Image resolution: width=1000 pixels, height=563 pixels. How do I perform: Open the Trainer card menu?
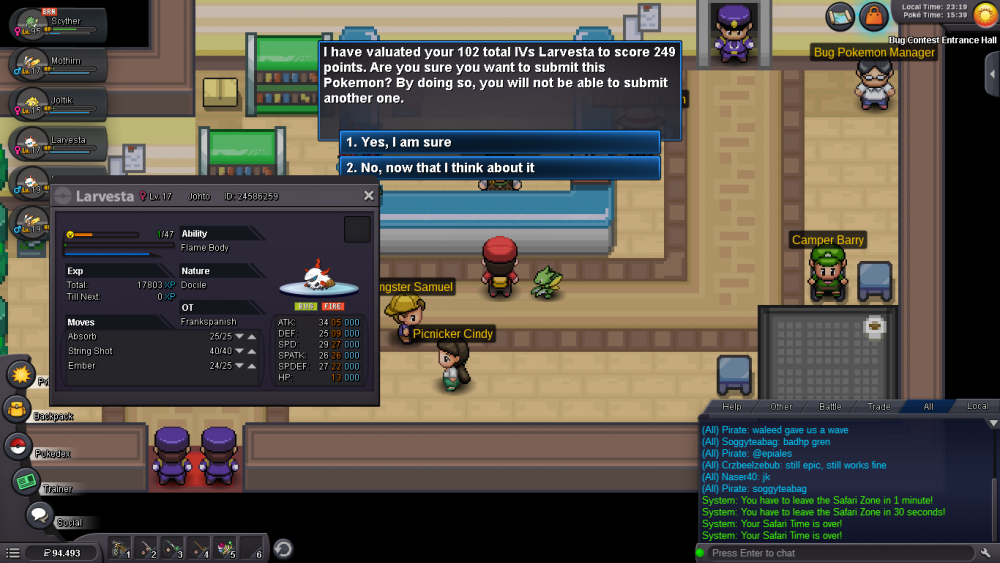pyautogui.click(x=25, y=482)
